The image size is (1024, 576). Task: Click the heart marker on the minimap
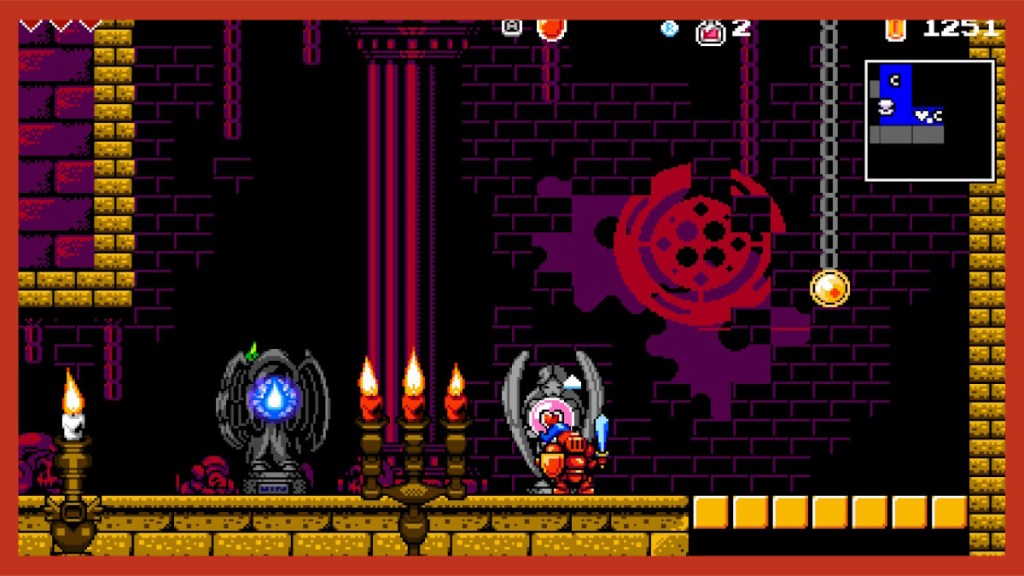[x=921, y=116]
